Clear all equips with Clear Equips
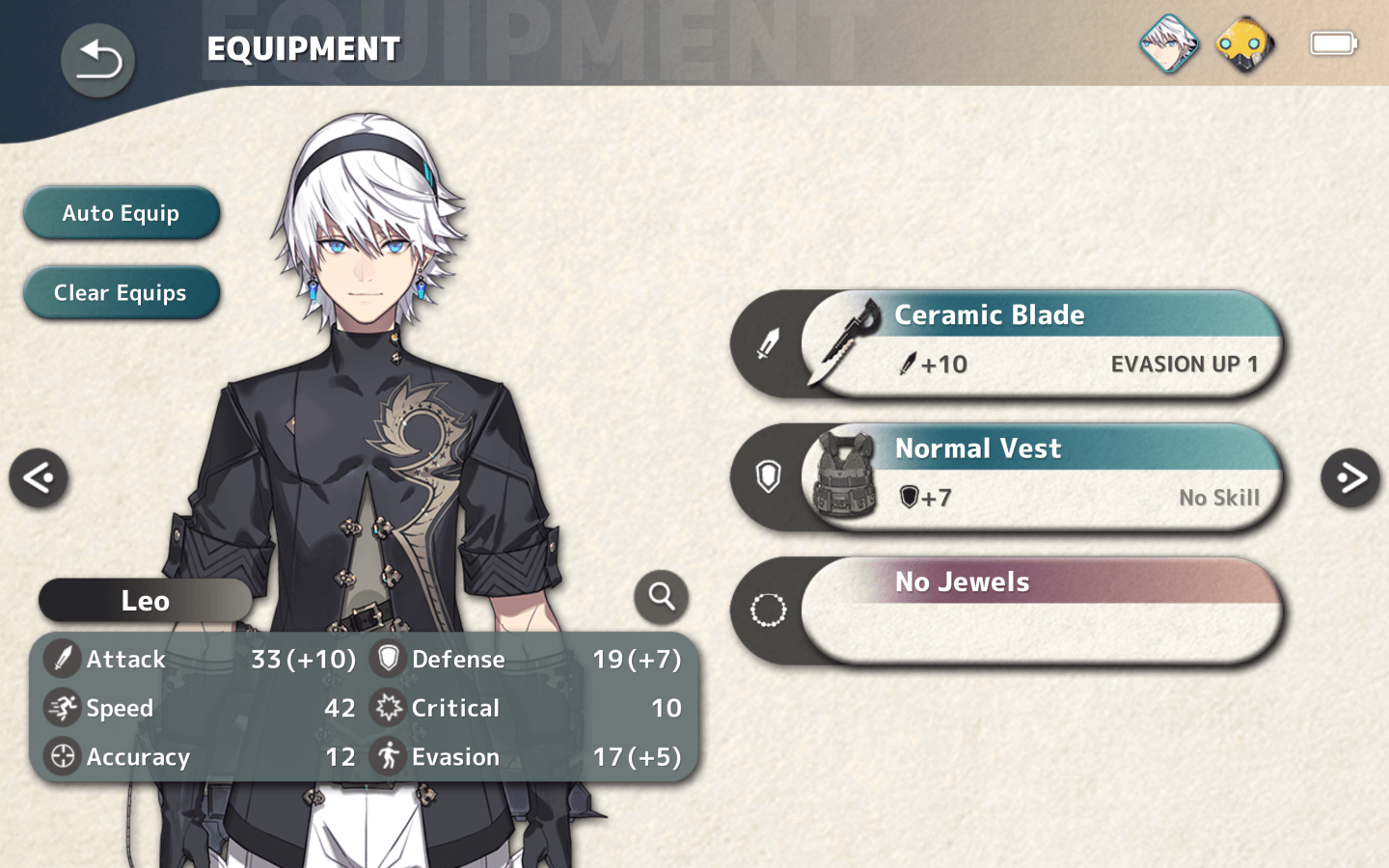This screenshot has height=868, width=1389. [122, 293]
